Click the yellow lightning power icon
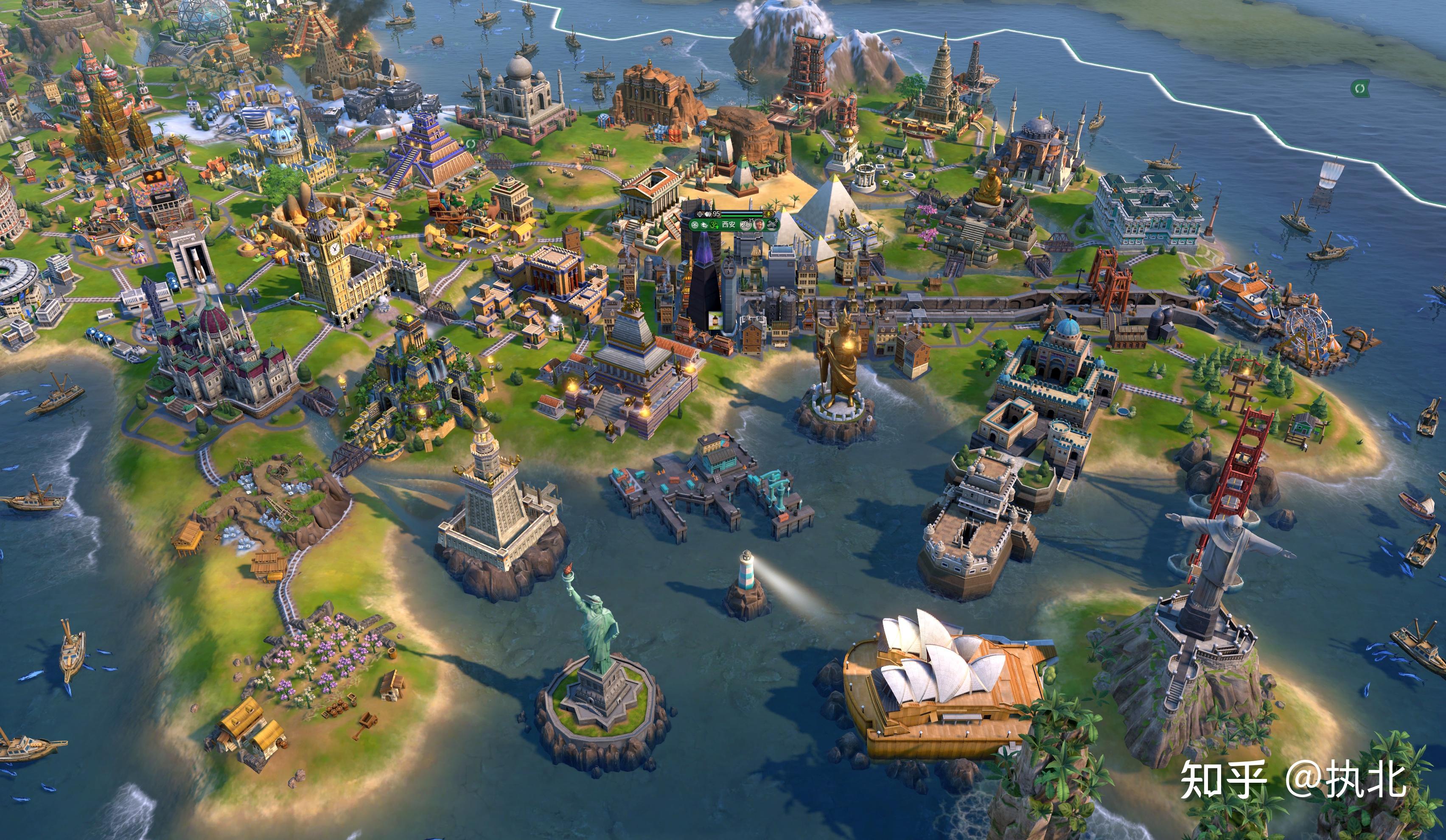 [x=769, y=214]
